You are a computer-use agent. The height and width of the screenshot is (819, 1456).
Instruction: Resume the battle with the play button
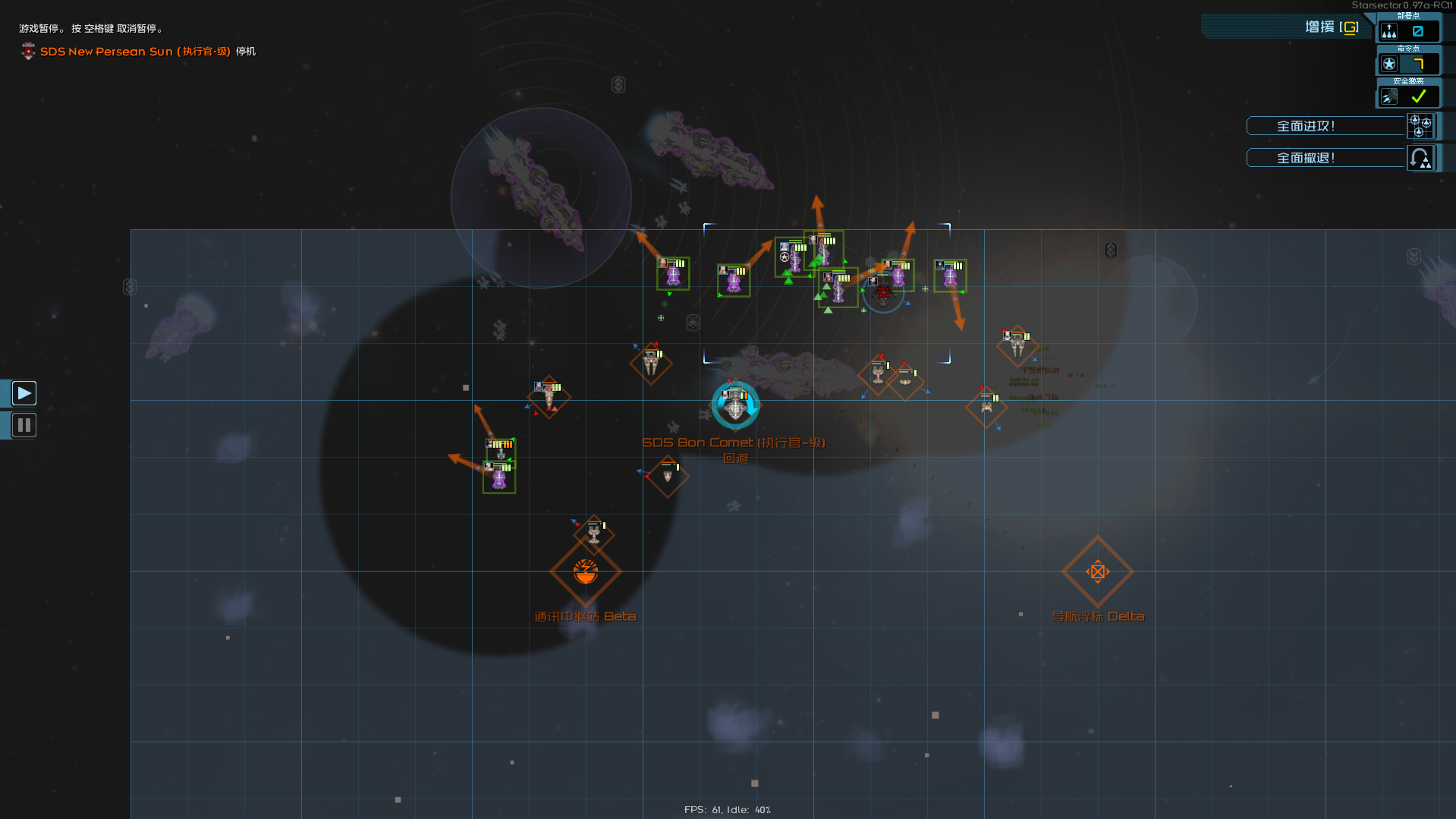24,392
